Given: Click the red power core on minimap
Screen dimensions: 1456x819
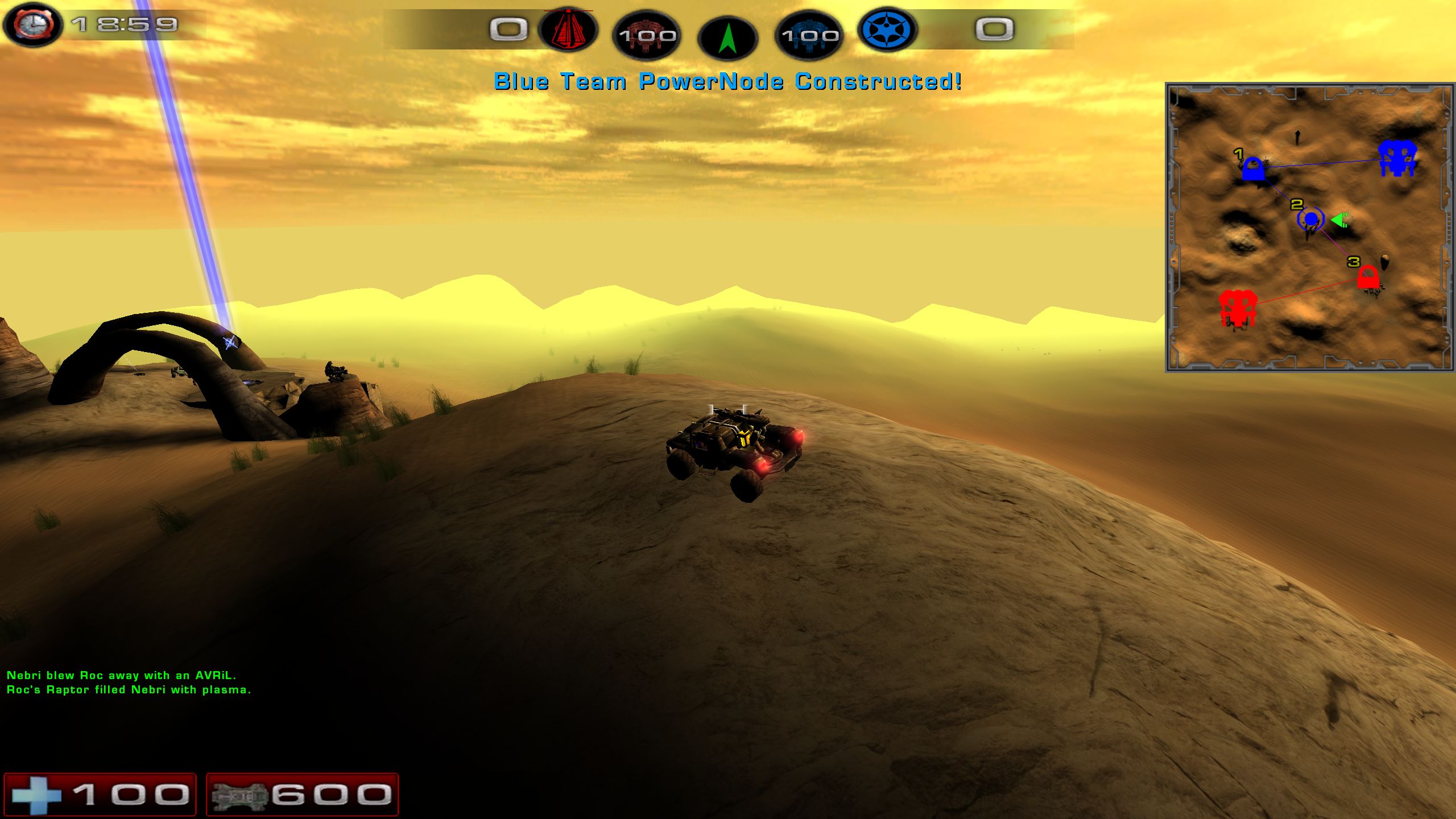Looking at the screenshot, I should [x=1236, y=308].
